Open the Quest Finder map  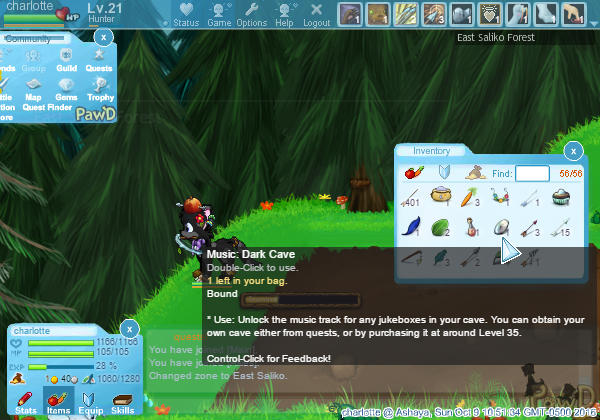click(34, 90)
